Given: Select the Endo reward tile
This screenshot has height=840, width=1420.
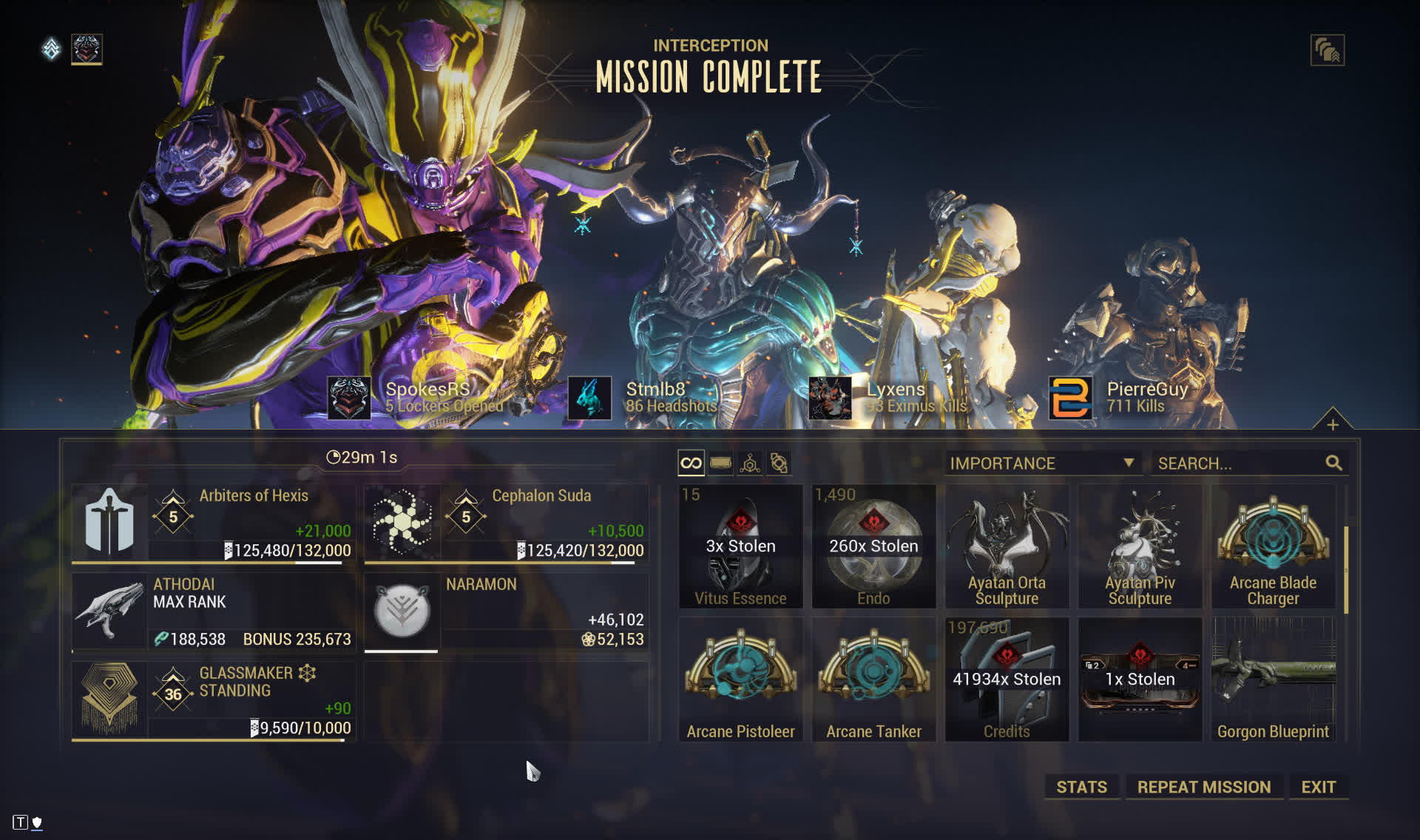Looking at the screenshot, I should (x=873, y=546).
